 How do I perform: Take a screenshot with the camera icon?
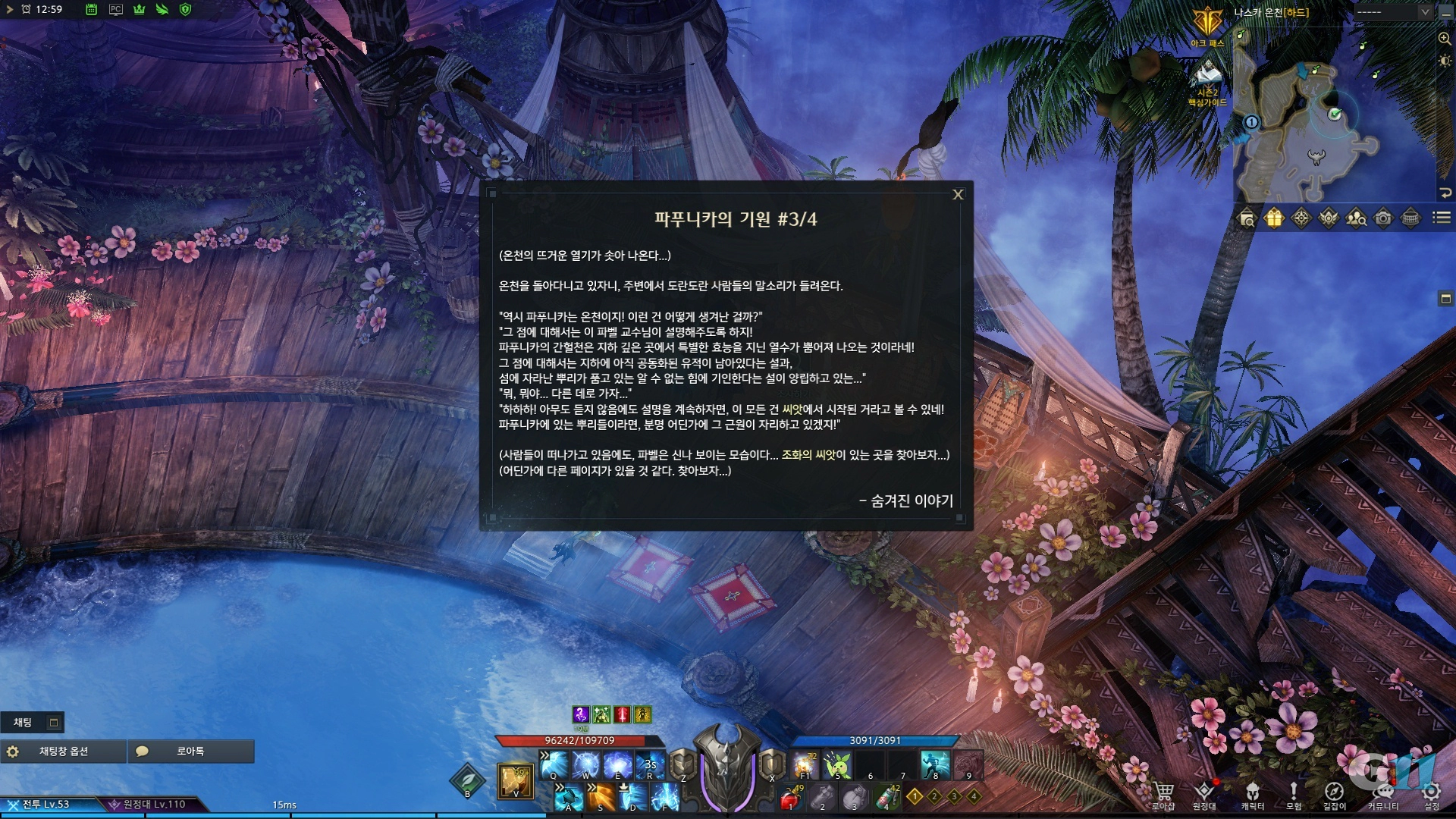tap(1382, 218)
